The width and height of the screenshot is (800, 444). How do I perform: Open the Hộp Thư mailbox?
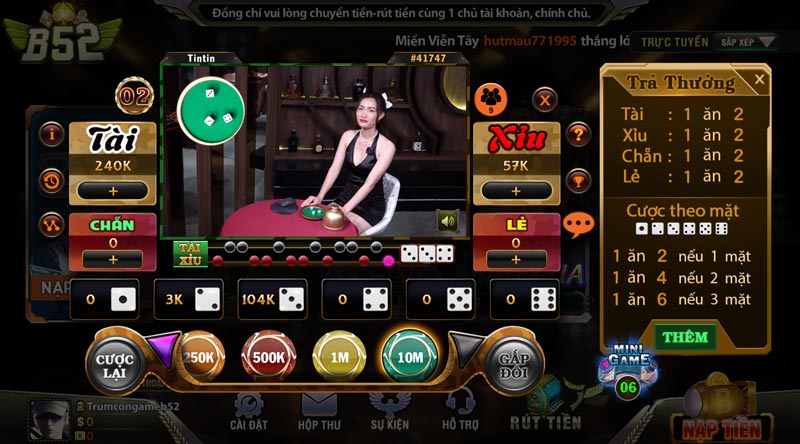[319, 411]
